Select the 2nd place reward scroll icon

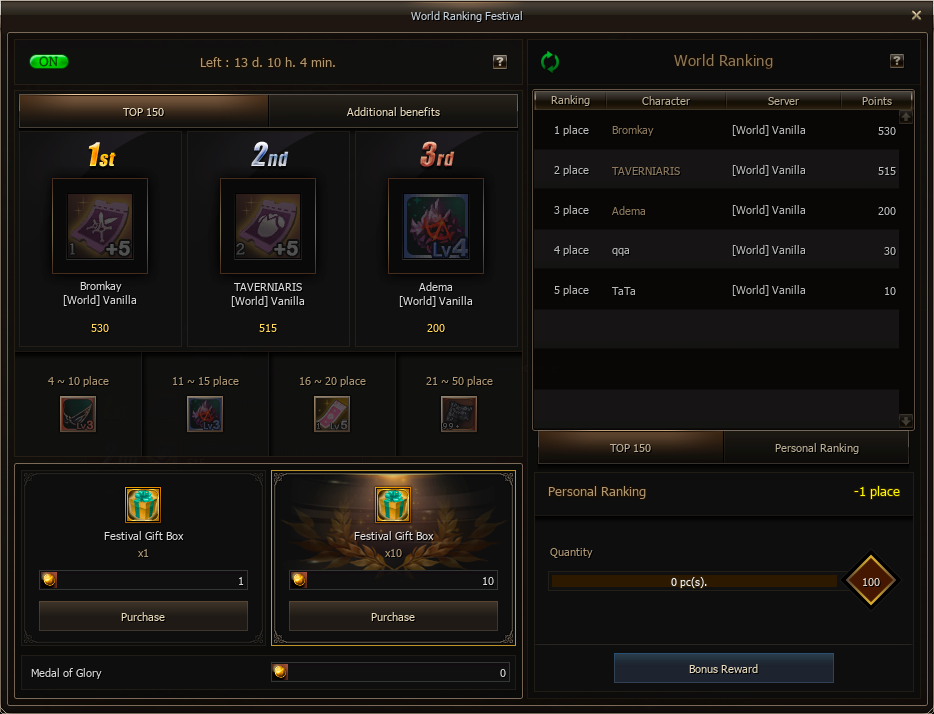pyautogui.click(x=268, y=226)
